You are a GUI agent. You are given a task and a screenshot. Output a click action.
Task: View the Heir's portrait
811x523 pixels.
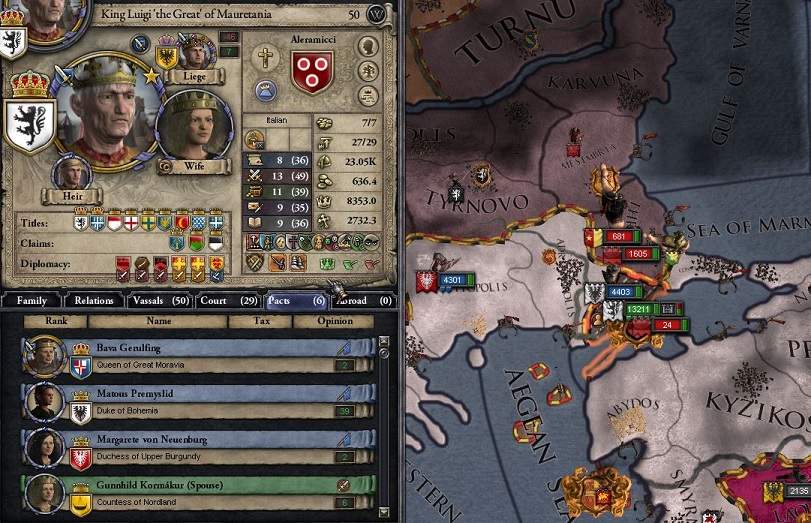[x=67, y=173]
